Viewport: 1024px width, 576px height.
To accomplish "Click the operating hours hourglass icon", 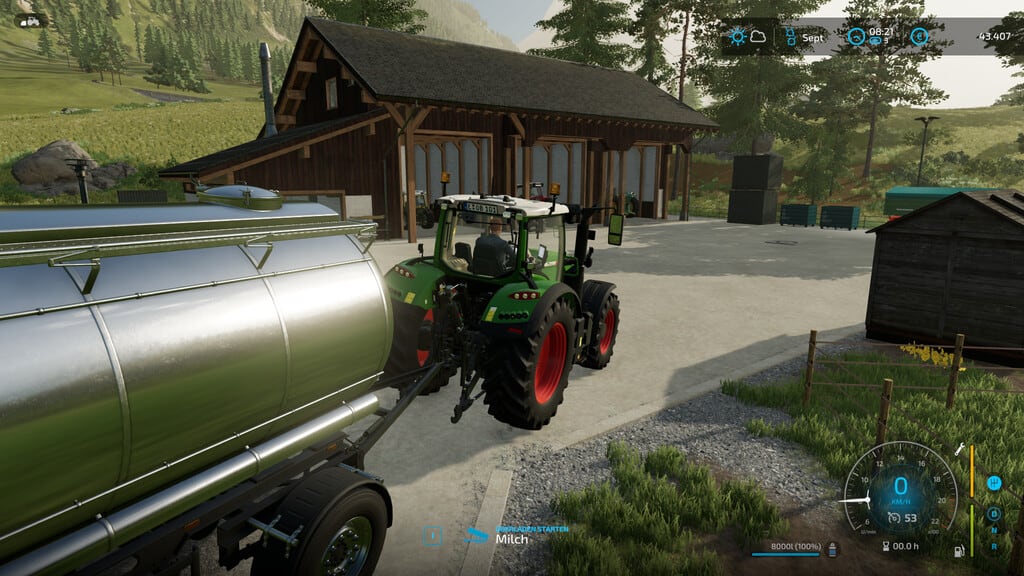I will coord(886,546).
